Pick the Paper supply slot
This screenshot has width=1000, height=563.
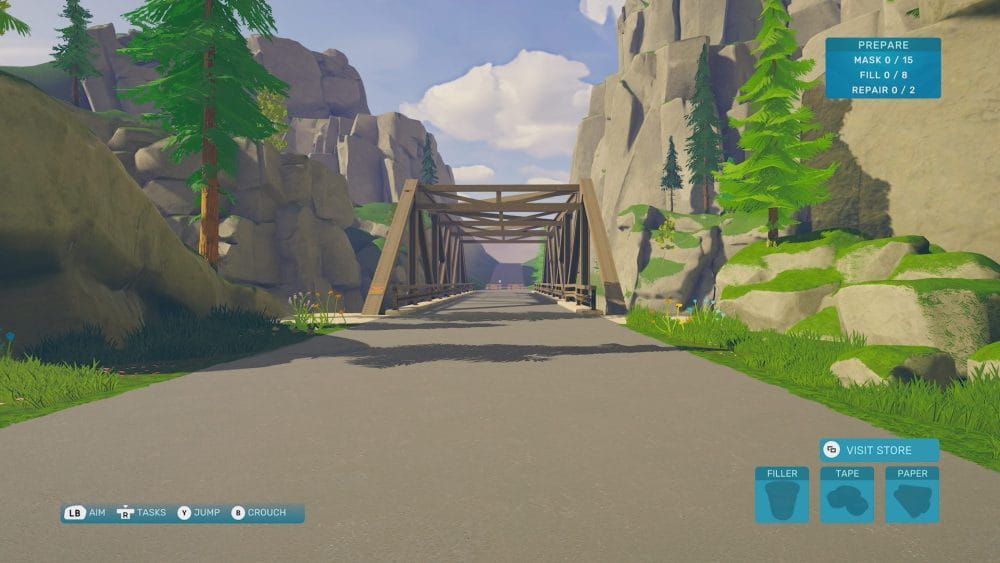tap(912, 495)
